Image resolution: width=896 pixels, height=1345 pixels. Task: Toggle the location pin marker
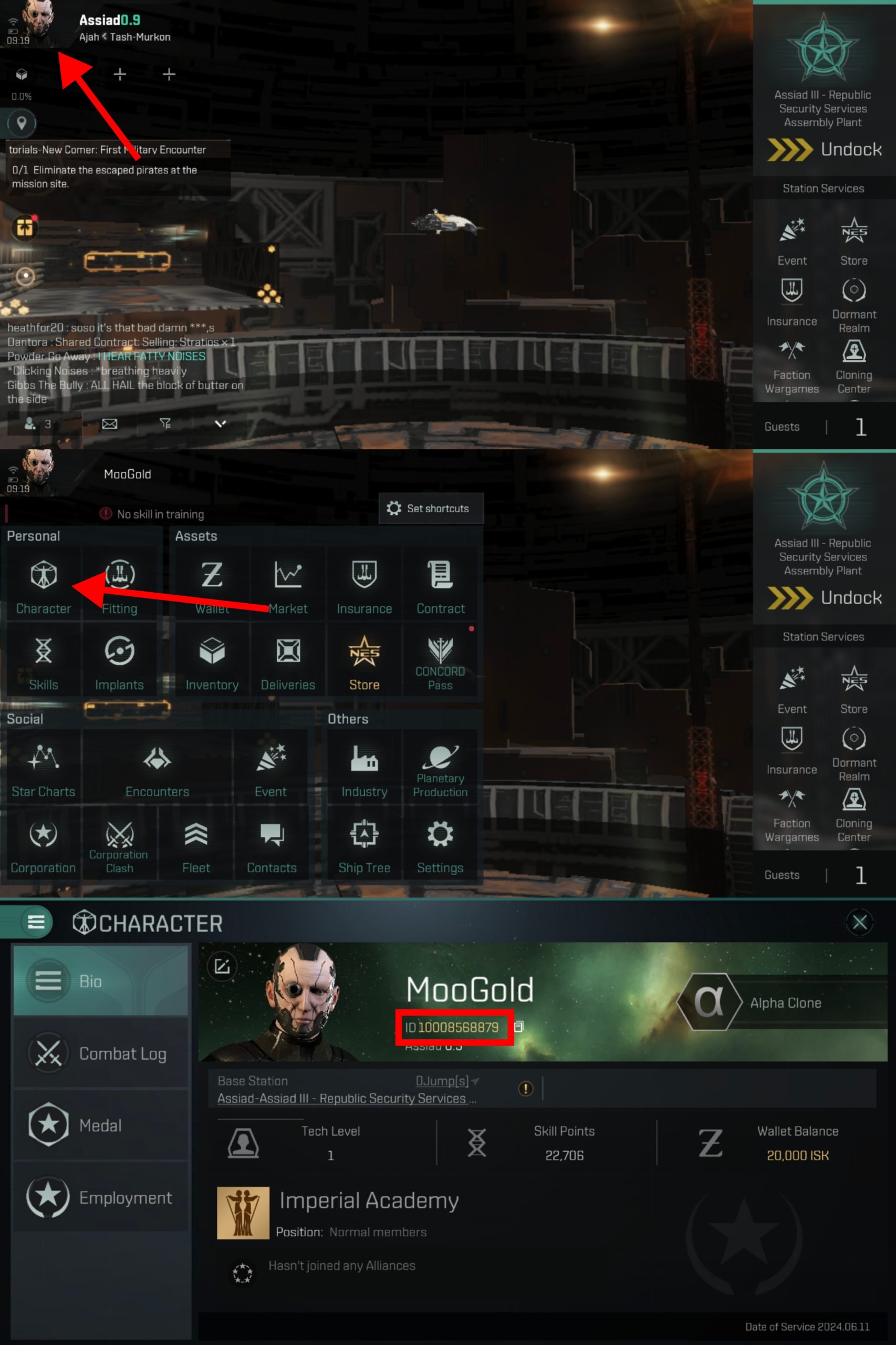click(21, 124)
